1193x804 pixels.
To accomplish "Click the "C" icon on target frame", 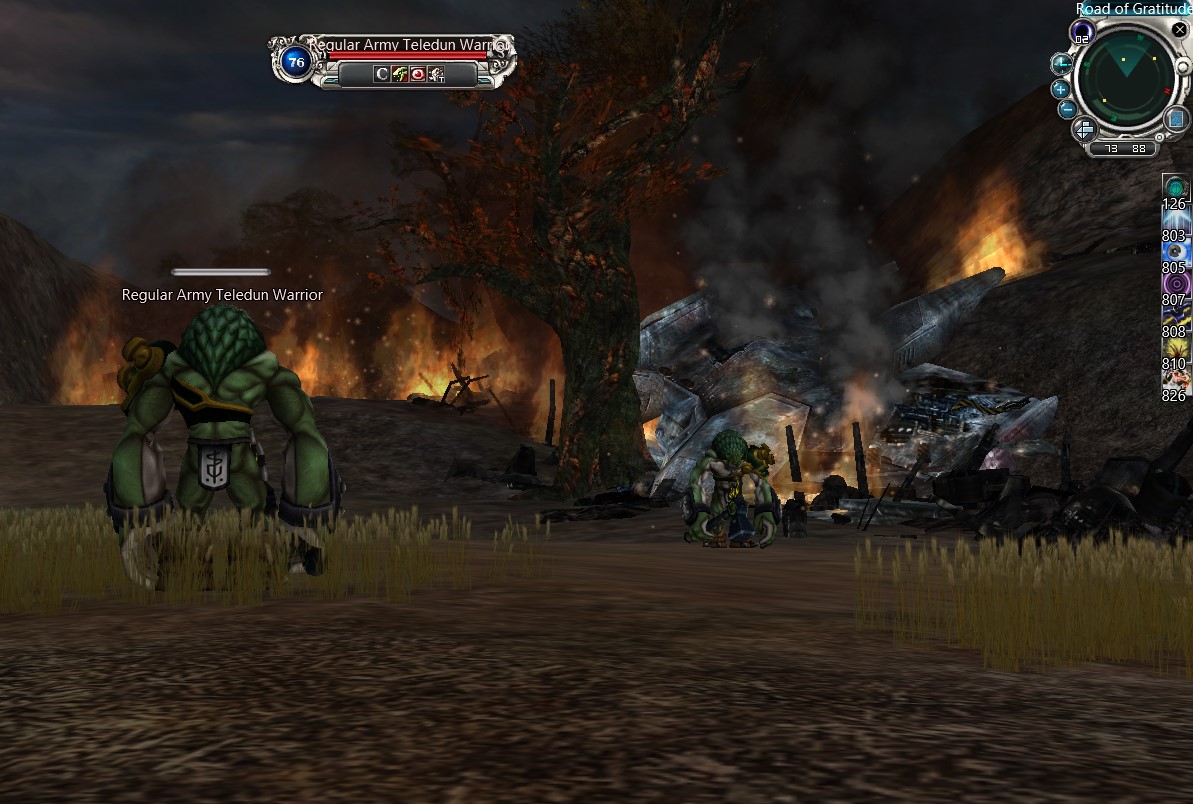I will tap(381, 74).
